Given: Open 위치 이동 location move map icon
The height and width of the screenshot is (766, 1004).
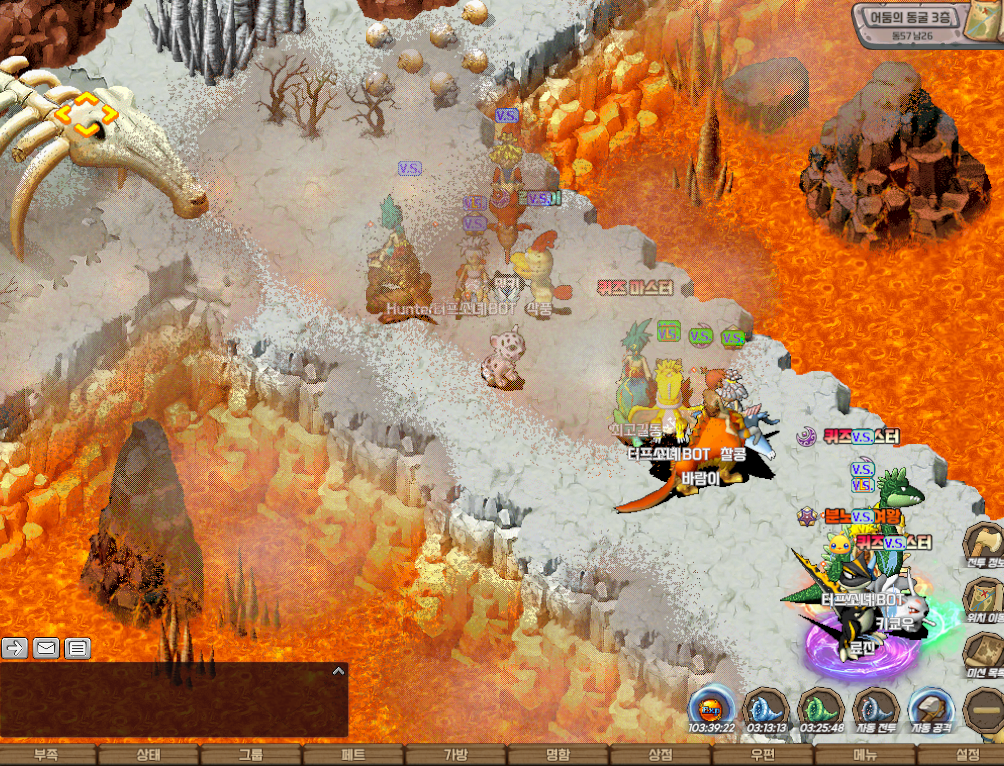Looking at the screenshot, I should [x=983, y=602].
